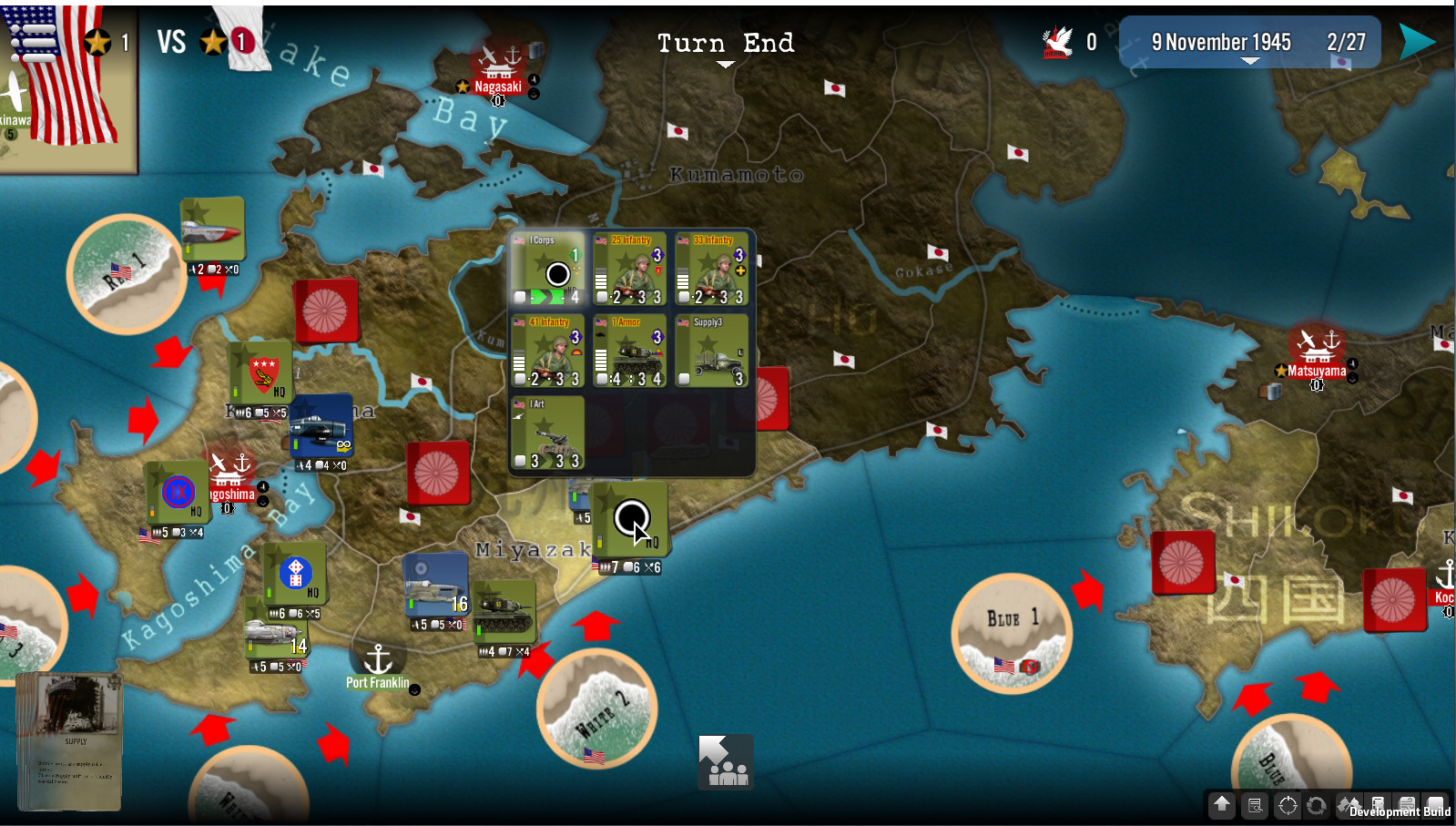Click the upward arrow icon in bottom toolbar
Viewport: 1456px width, 826px height.
coord(1221,805)
